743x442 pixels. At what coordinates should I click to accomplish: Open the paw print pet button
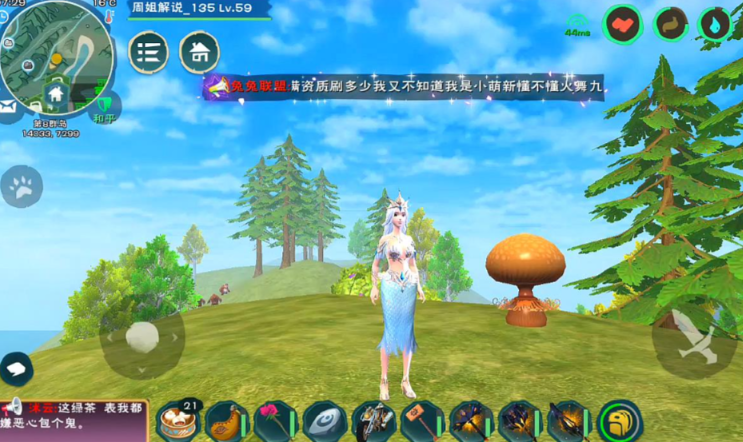(21, 185)
